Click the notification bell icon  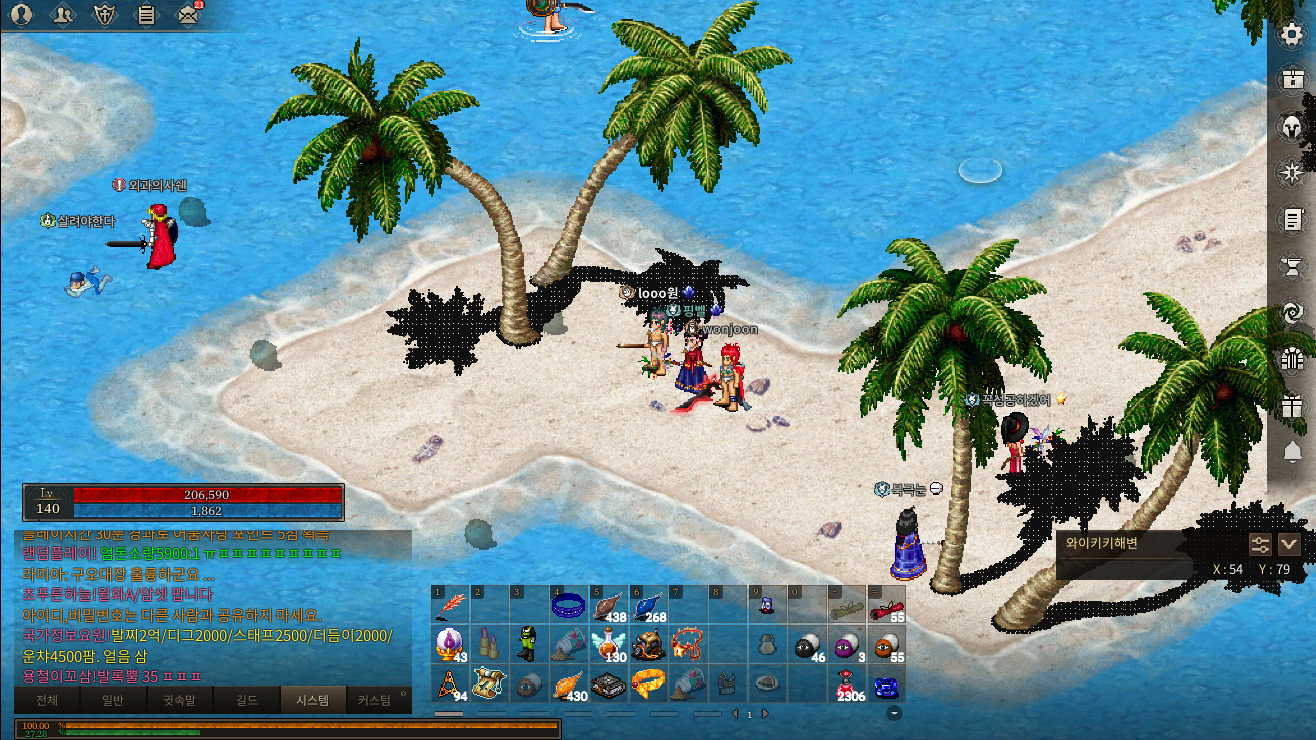click(x=1291, y=451)
